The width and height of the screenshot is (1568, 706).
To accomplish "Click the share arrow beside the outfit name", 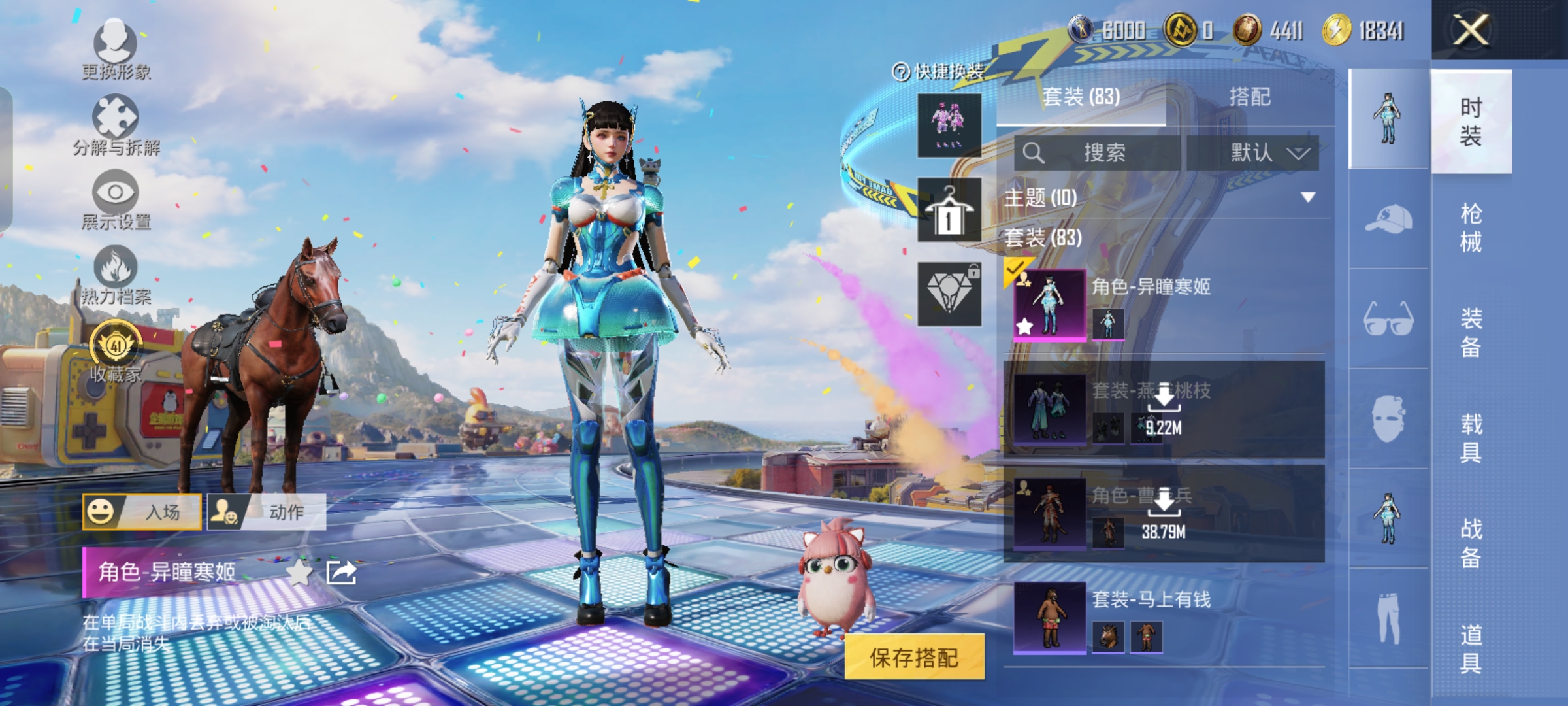I will click(x=341, y=573).
